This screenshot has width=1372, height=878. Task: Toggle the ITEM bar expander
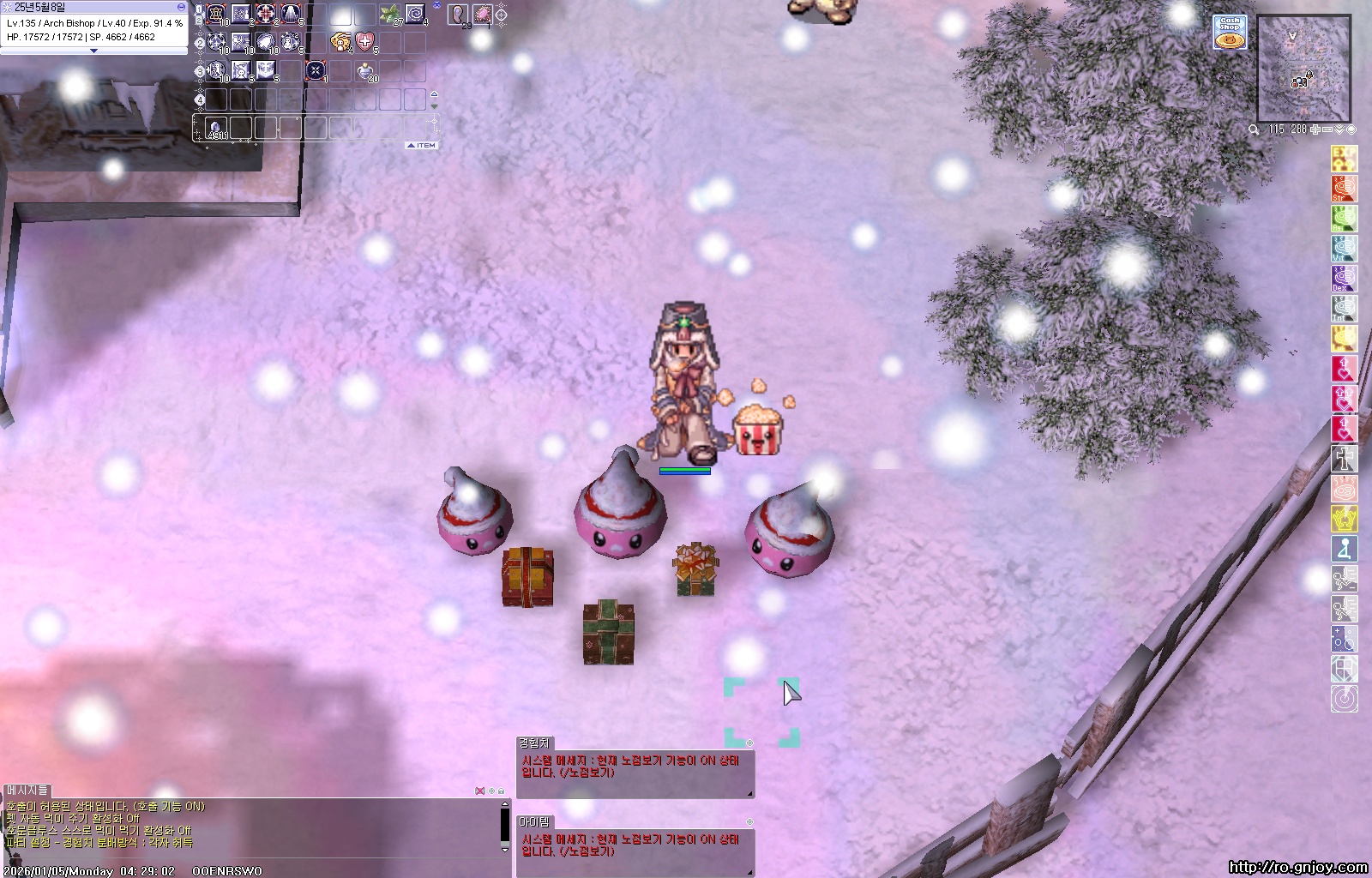click(x=422, y=146)
